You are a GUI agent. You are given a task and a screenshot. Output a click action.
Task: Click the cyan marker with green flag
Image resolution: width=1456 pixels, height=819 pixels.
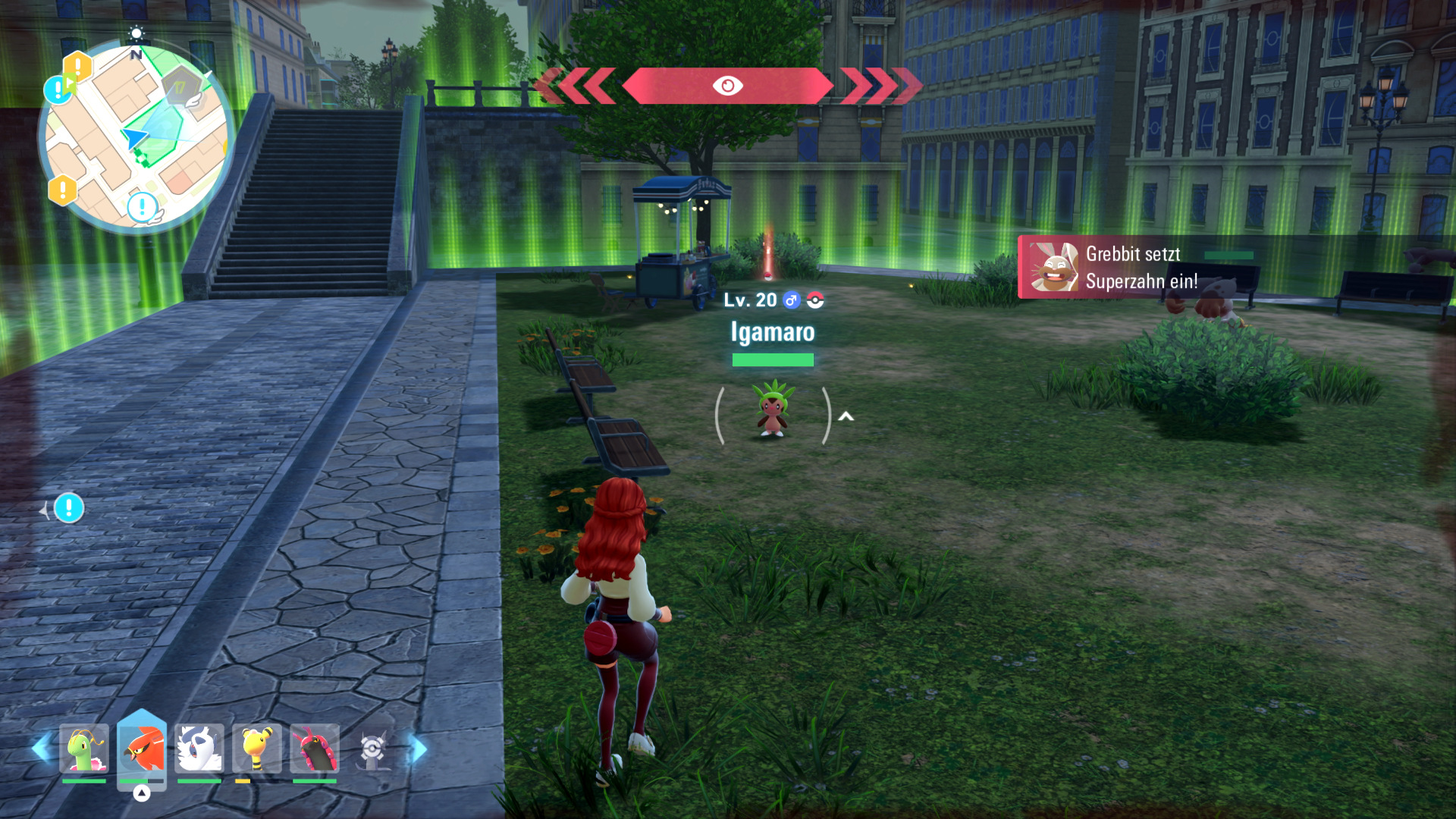pyautogui.click(x=59, y=89)
